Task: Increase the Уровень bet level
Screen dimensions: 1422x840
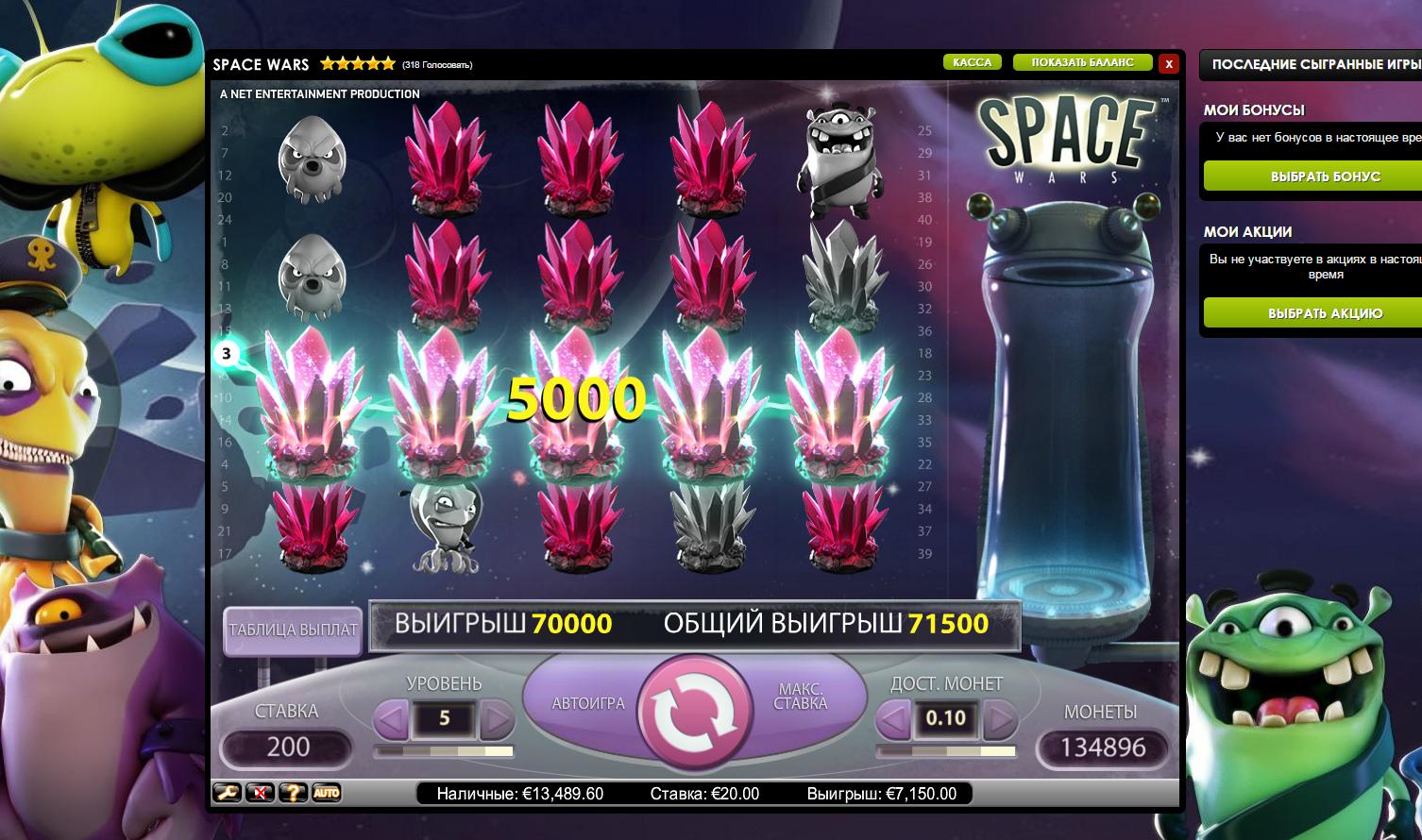Action: [x=497, y=720]
